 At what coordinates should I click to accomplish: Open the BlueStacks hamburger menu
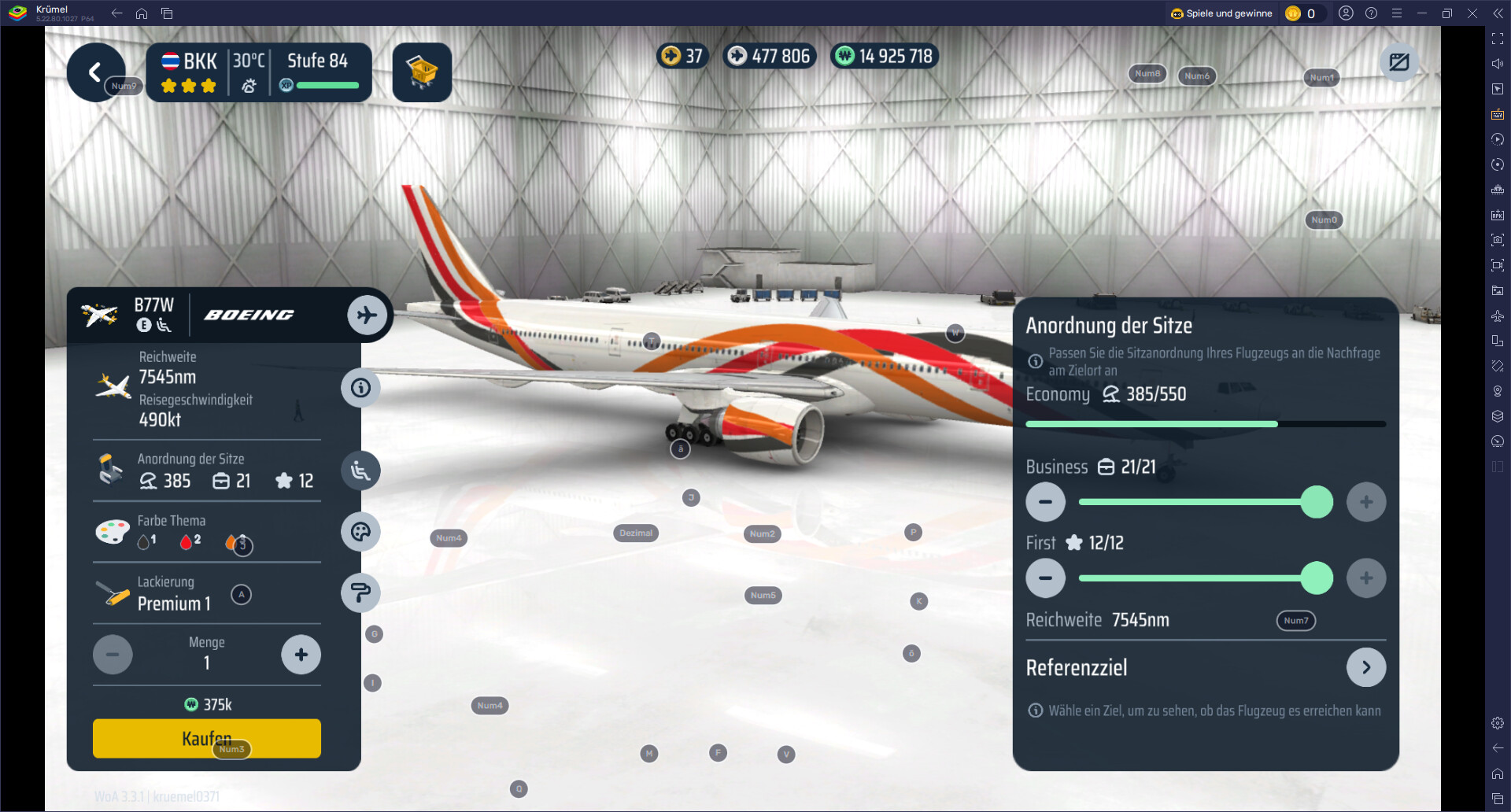tap(1397, 13)
